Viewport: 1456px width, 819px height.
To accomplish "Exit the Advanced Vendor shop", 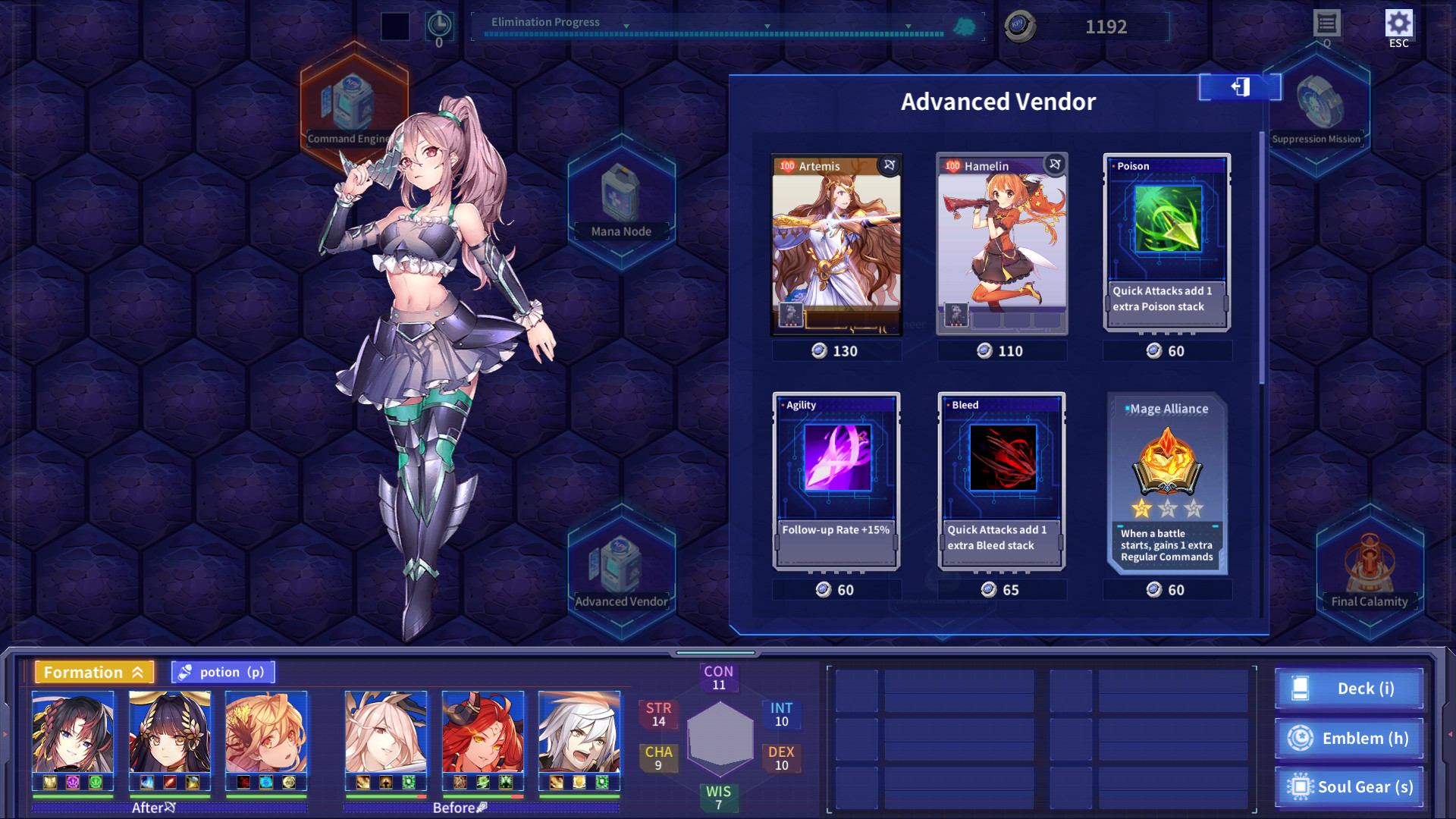I will (1239, 87).
